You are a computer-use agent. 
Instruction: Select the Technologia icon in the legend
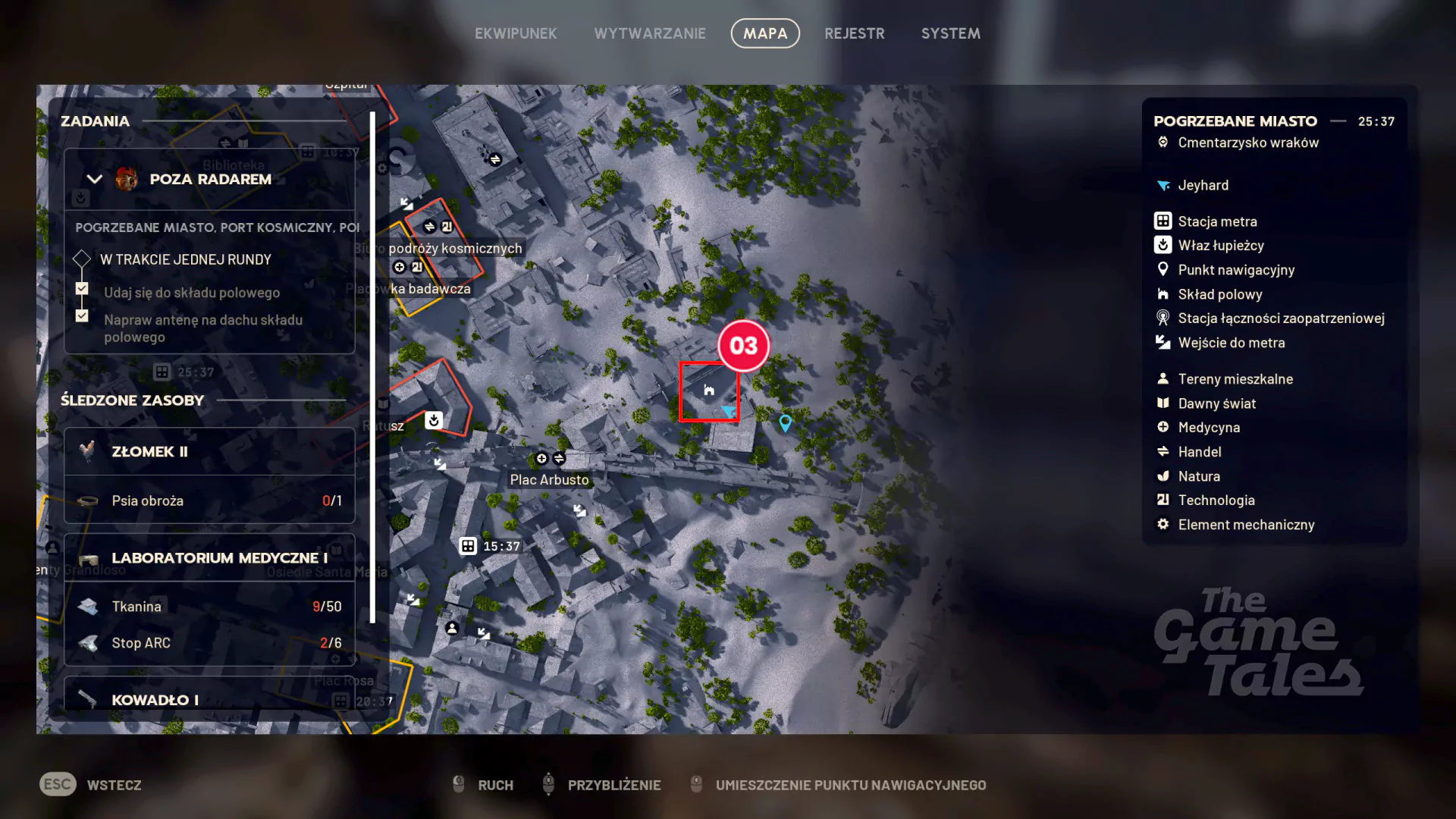1163,500
